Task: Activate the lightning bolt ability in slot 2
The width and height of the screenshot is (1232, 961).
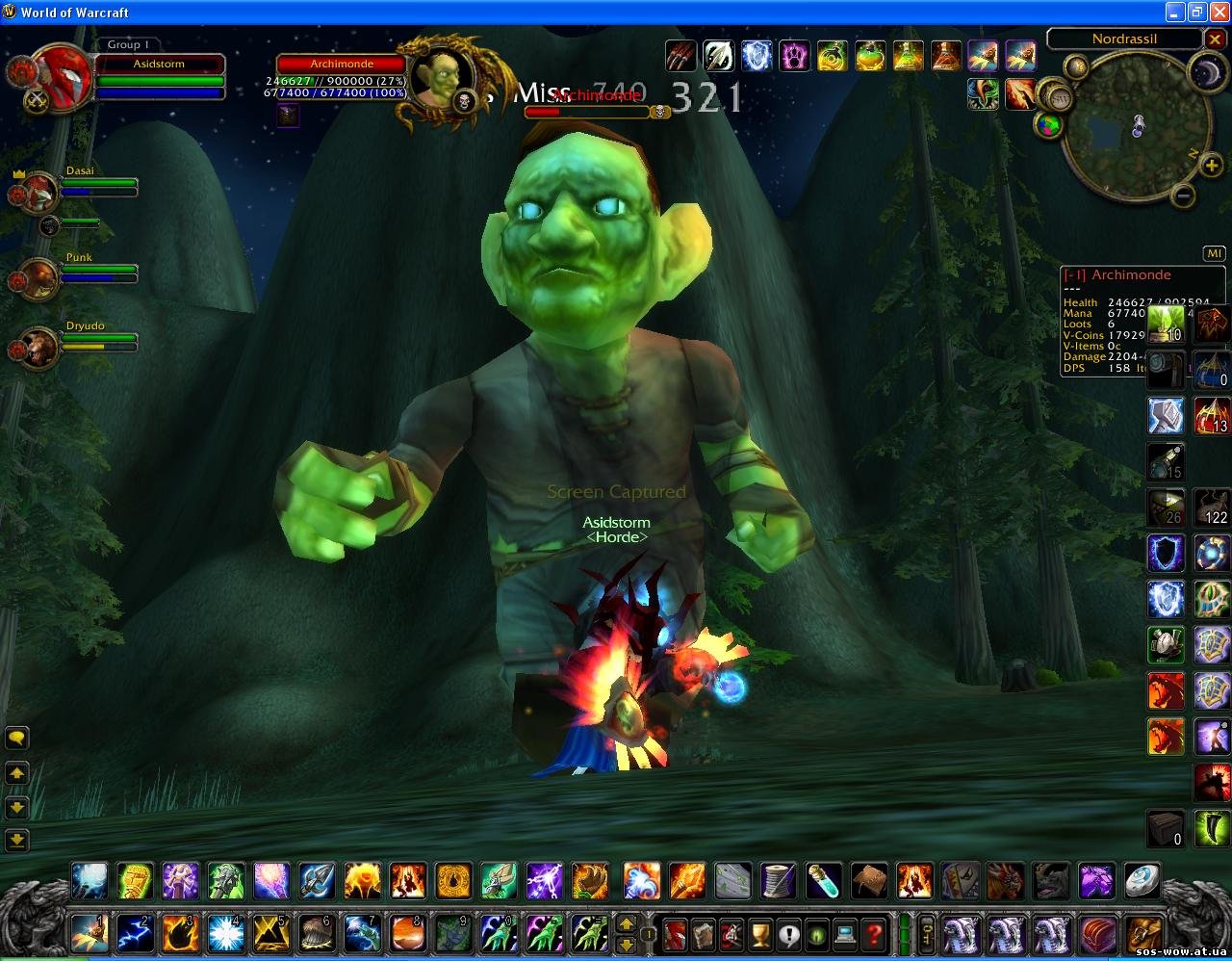Action: pos(135,933)
